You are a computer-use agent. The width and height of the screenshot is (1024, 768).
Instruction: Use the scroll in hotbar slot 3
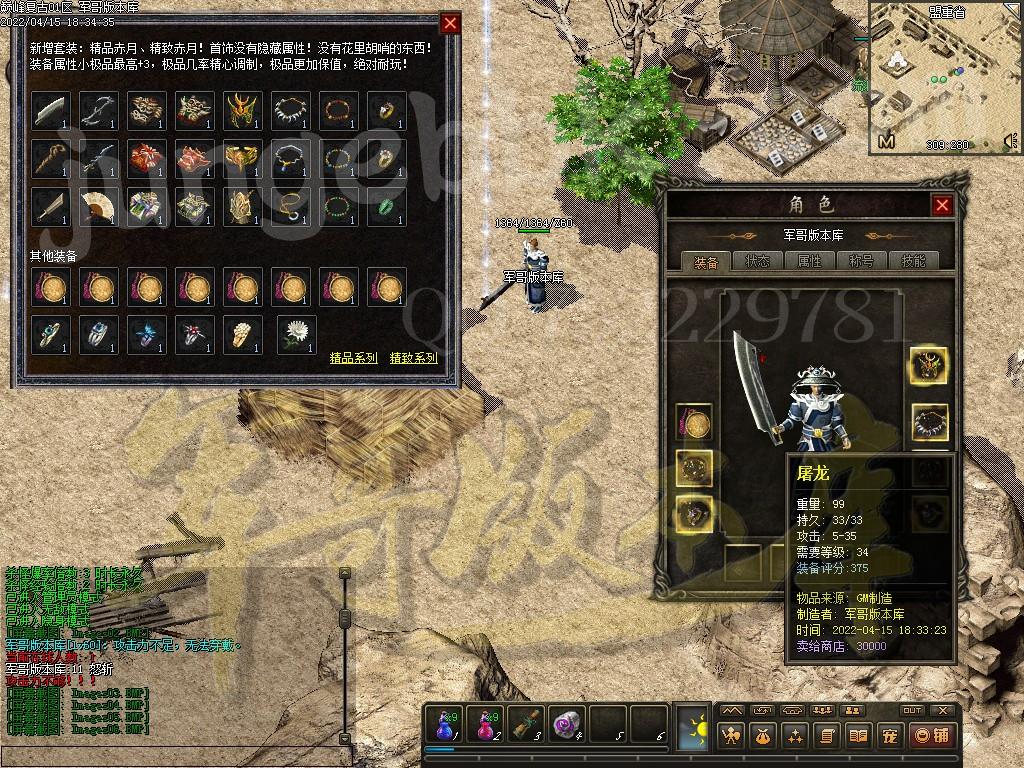click(526, 724)
